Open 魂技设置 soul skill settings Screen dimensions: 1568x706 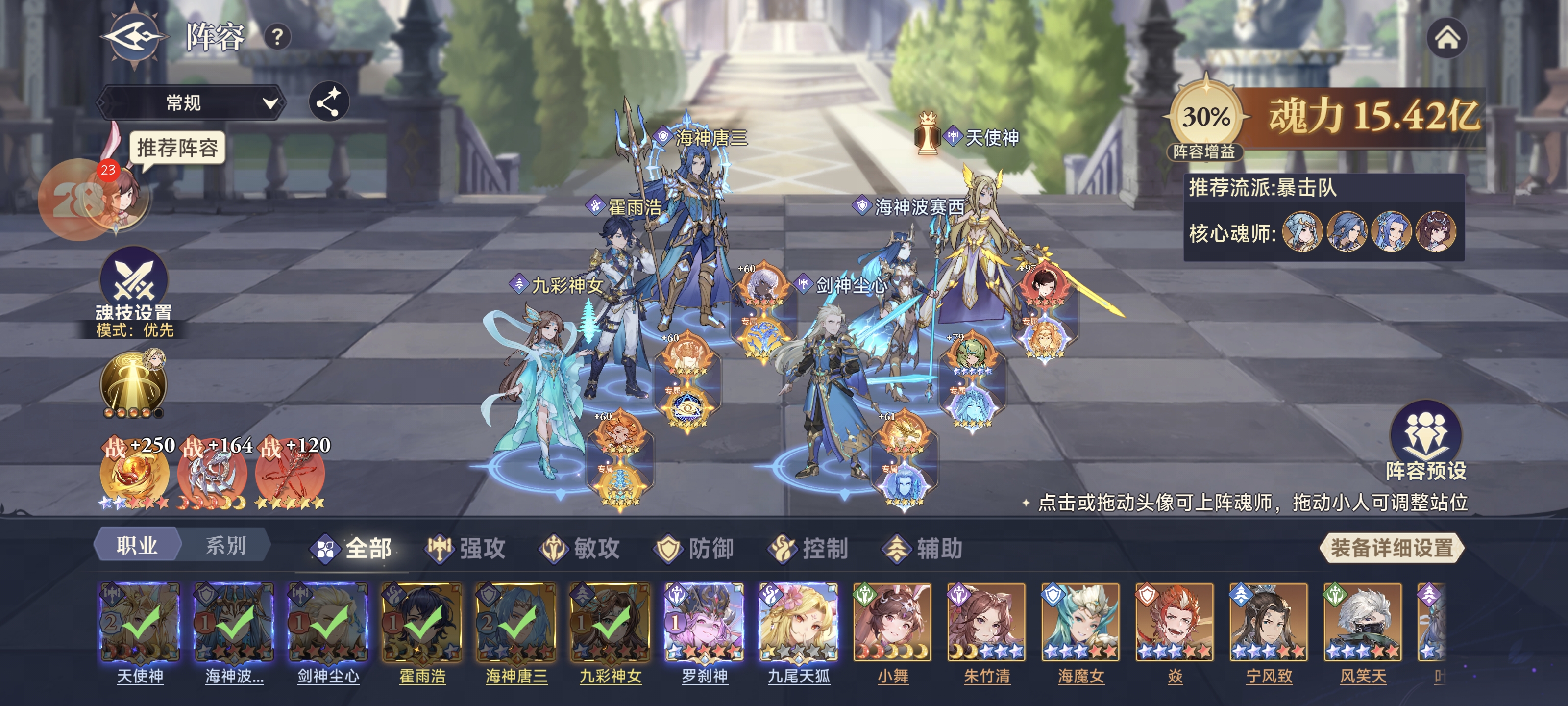click(134, 286)
